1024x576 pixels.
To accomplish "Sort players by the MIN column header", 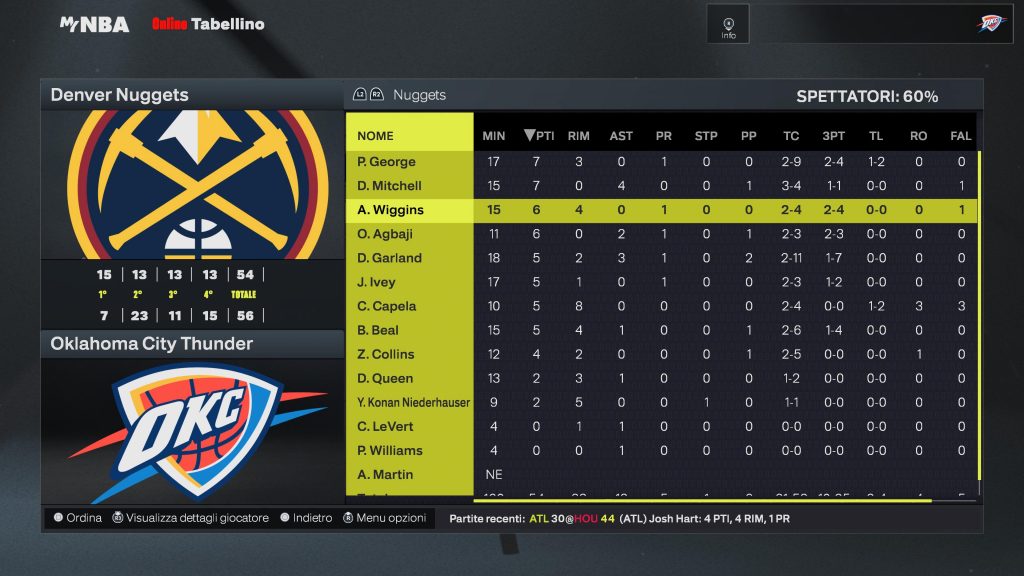I will 494,136.
